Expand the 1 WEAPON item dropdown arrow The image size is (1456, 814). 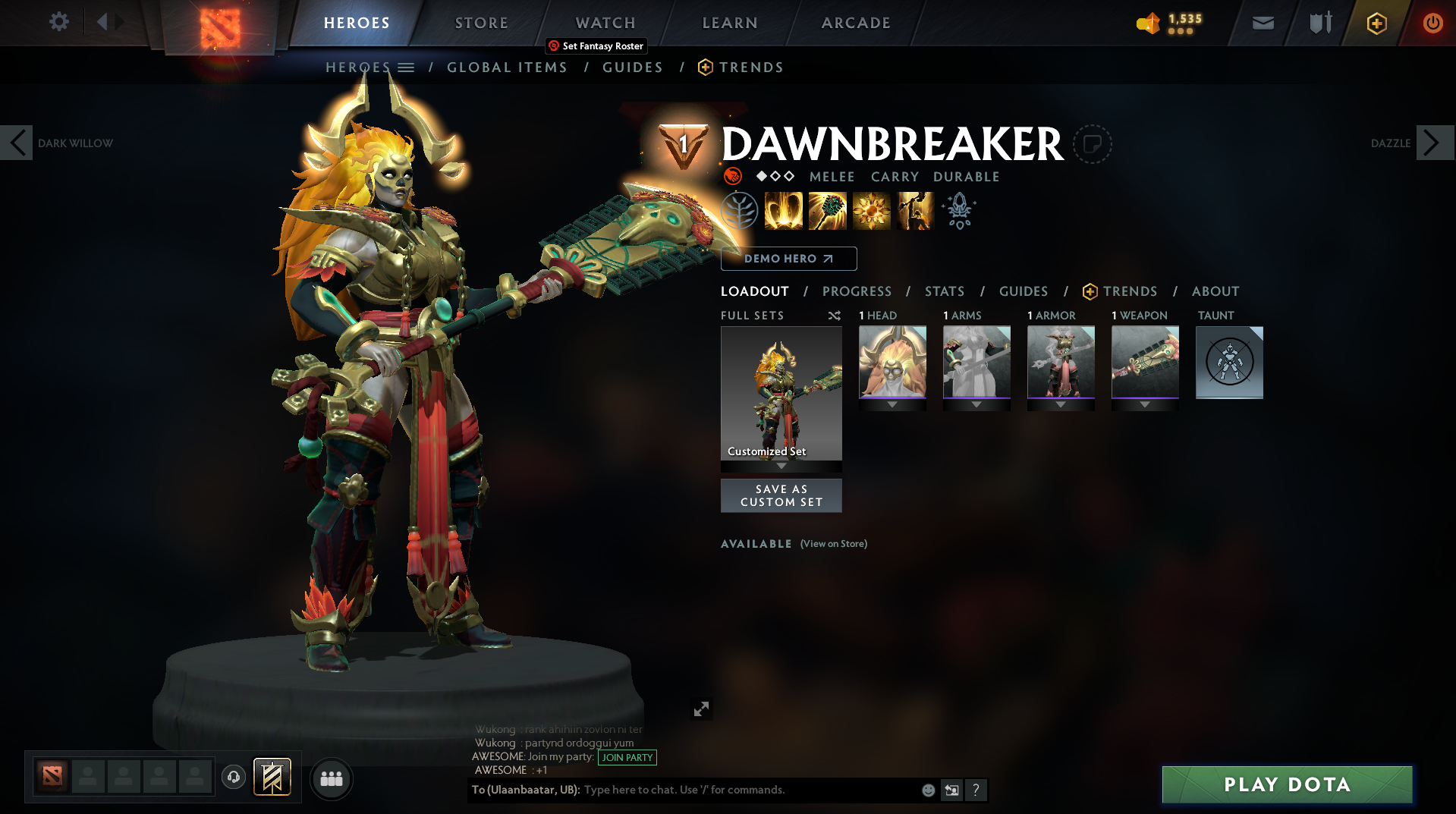(1145, 404)
